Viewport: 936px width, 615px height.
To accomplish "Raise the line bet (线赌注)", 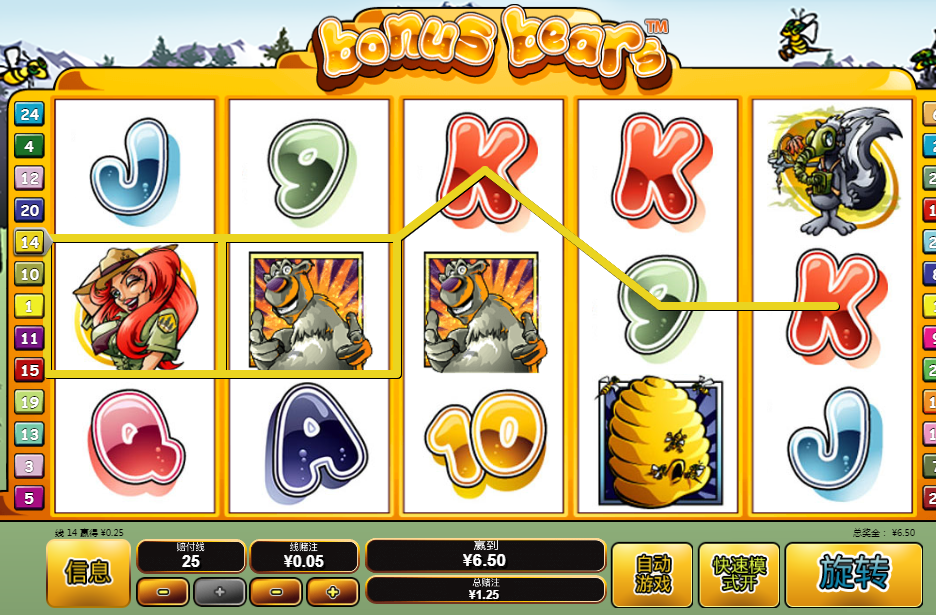I will click(333, 592).
